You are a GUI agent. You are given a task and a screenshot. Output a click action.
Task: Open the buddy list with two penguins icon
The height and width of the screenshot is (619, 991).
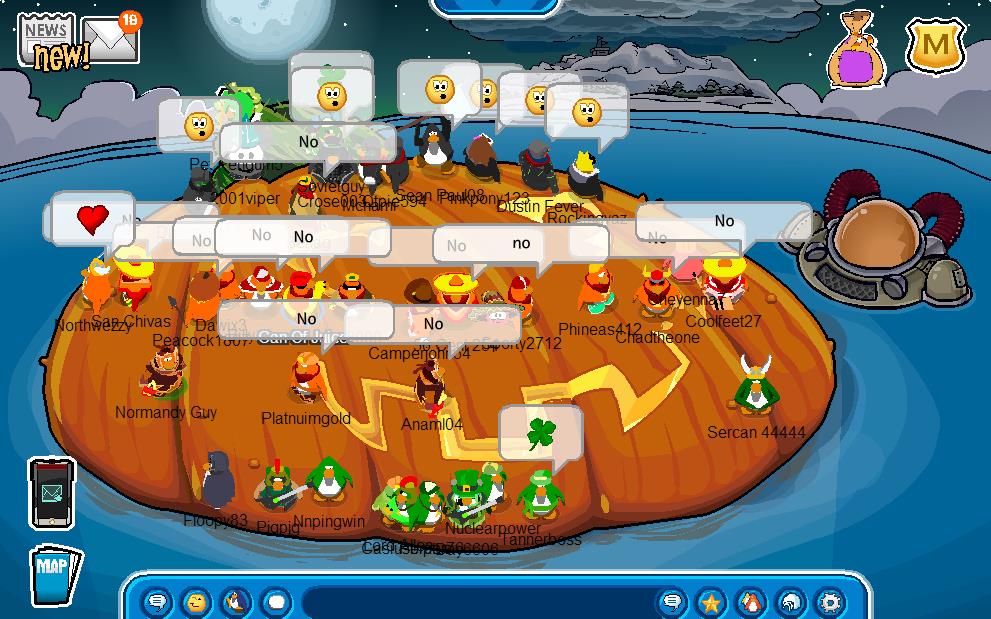click(x=750, y=602)
